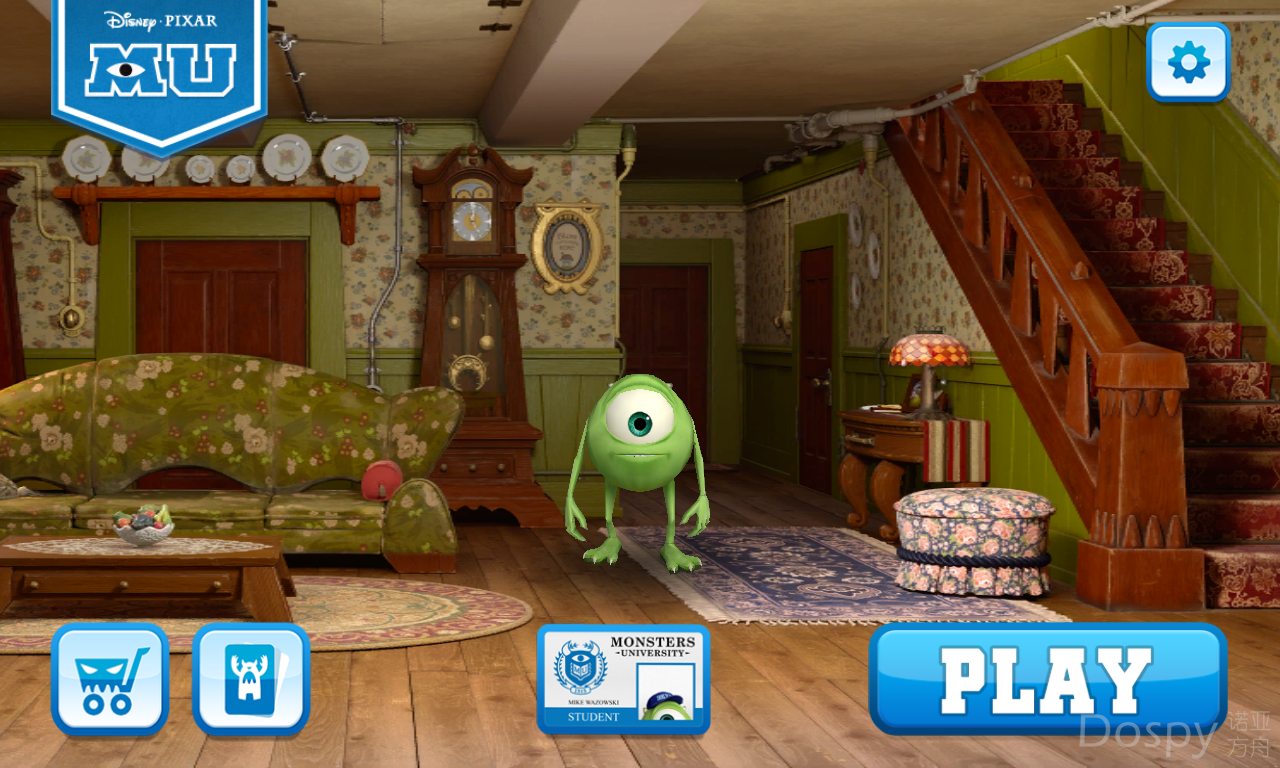View Mike Wazowski's student ID card
1280x768 pixels.
pyautogui.click(x=623, y=679)
